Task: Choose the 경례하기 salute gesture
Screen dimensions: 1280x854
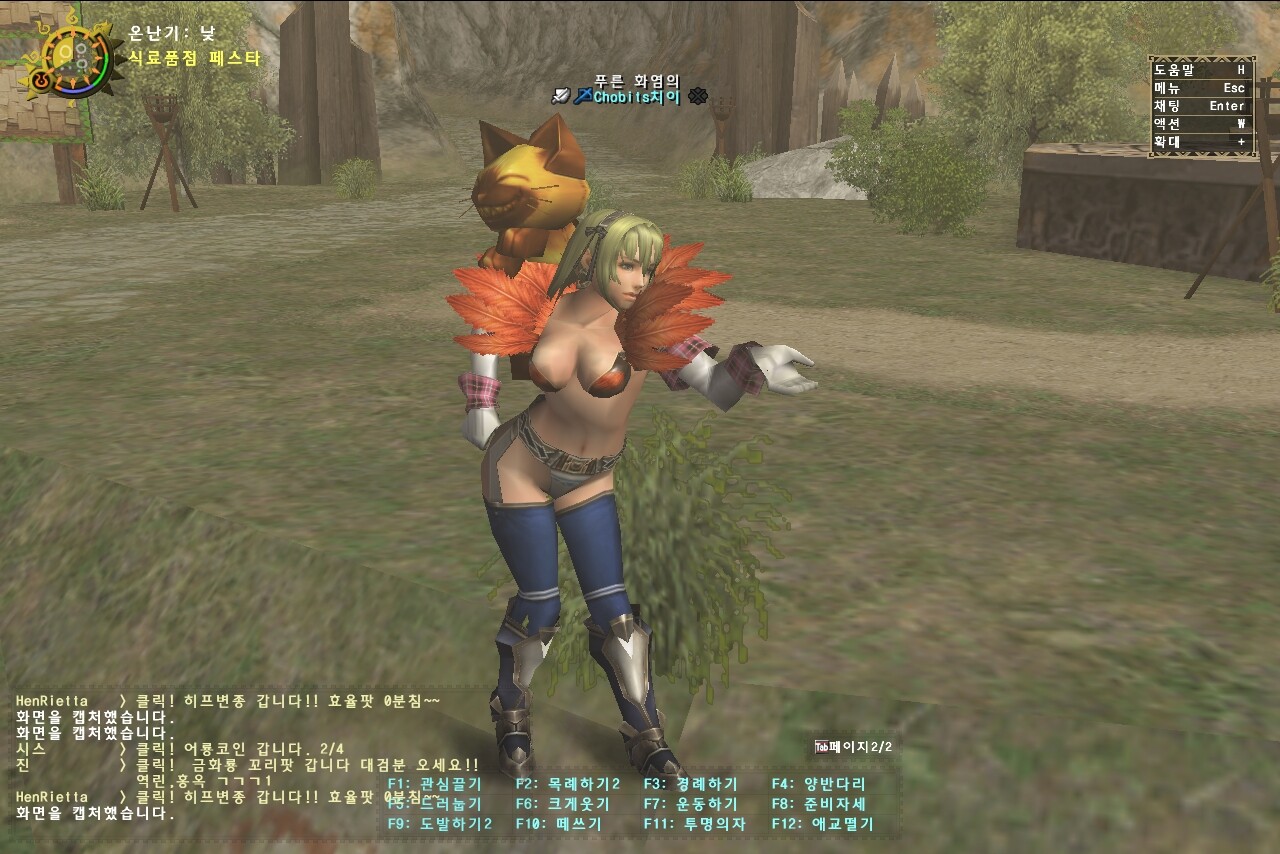Action: pyautogui.click(x=691, y=784)
